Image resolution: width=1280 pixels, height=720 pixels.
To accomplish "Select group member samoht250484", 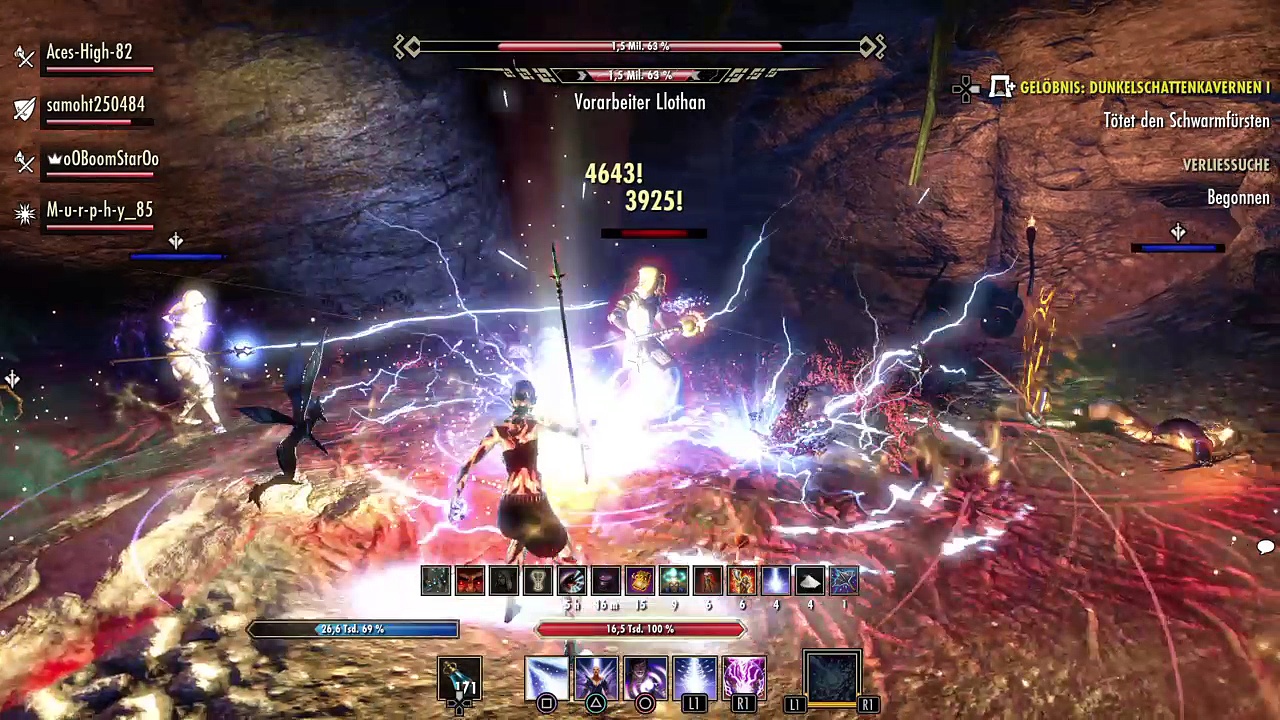I will click(95, 105).
